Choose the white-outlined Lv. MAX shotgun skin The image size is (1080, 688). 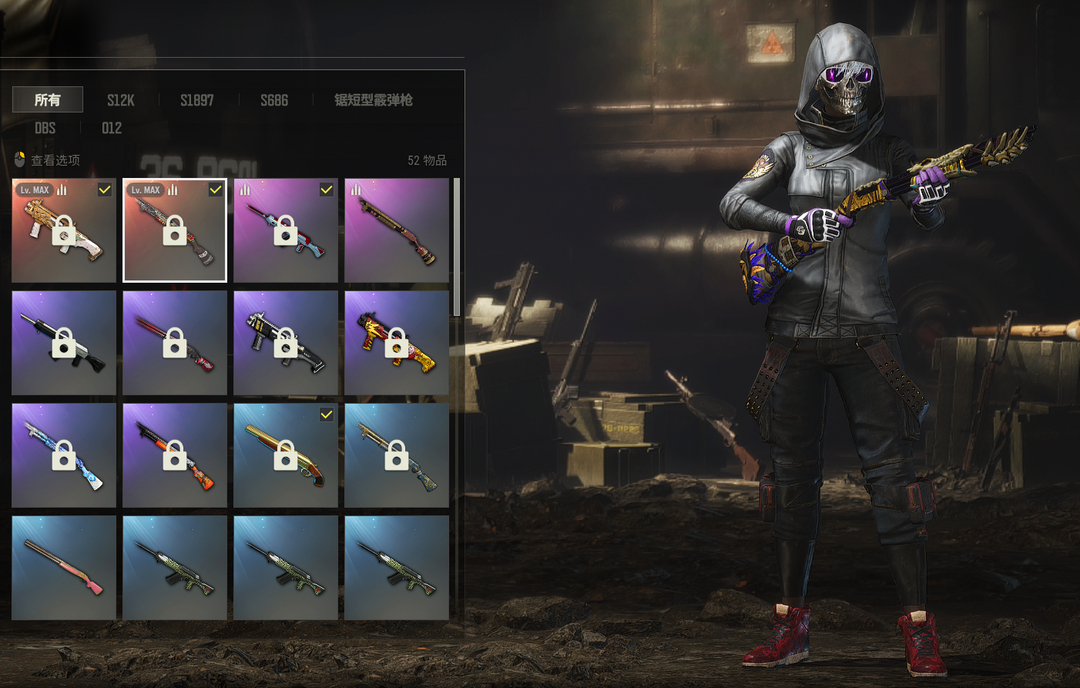pyautogui.click(x=174, y=231)
